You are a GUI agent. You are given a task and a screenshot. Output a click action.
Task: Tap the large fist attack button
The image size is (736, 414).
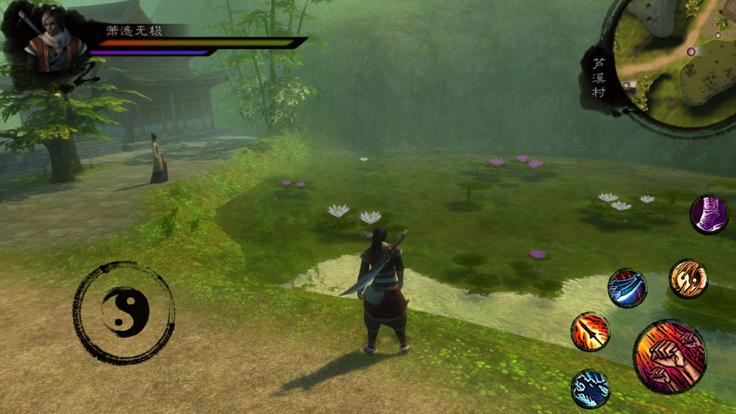(x=669, y=356)
